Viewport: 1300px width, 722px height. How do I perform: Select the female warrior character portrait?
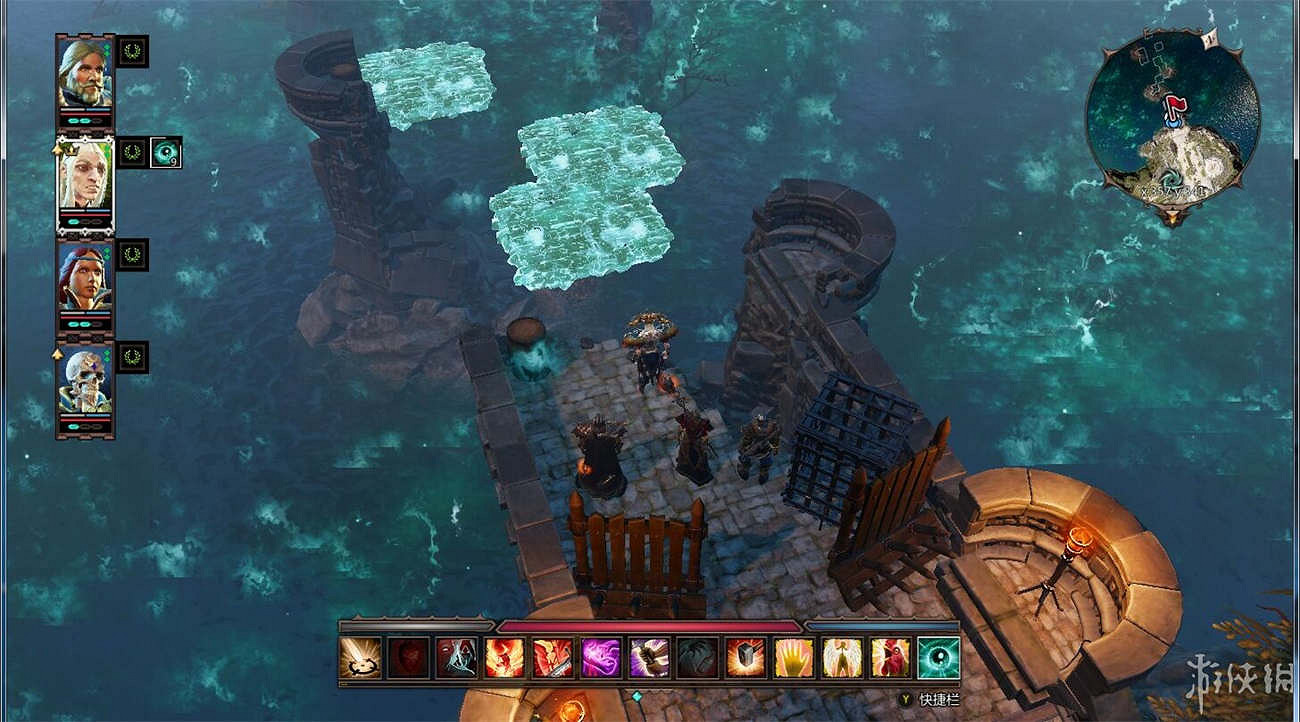tap(84, 277)
